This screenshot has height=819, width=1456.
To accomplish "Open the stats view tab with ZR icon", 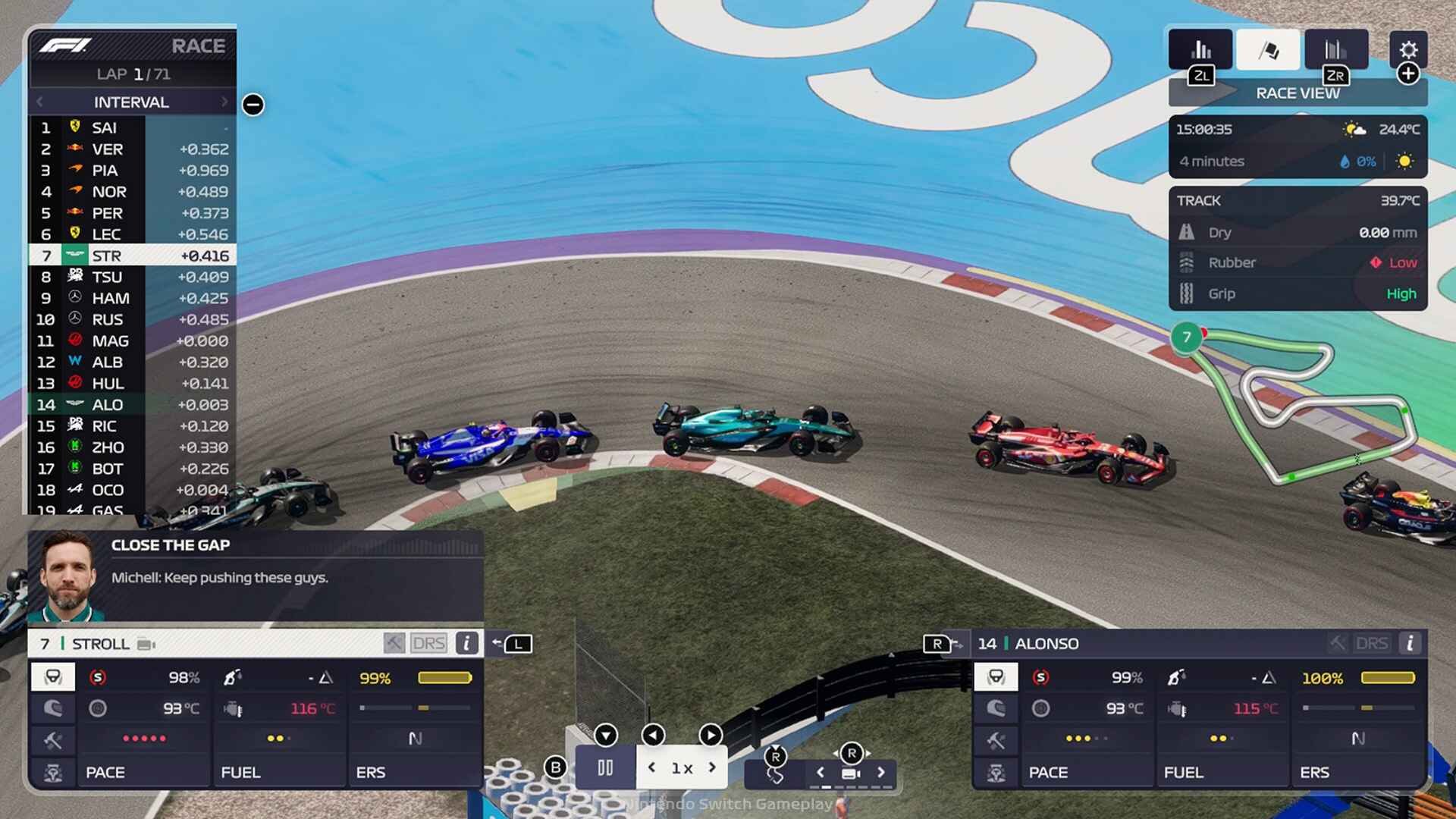I will tap(1337, 49).
